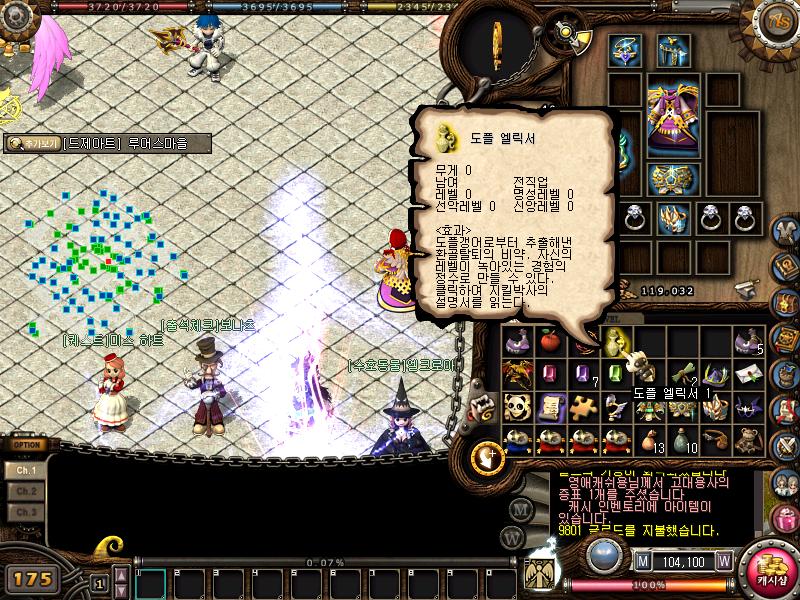The height and width of the screenshot is (600, 800).
Task: Click the round M button beside chat log
Action: (x=520, y=508)
